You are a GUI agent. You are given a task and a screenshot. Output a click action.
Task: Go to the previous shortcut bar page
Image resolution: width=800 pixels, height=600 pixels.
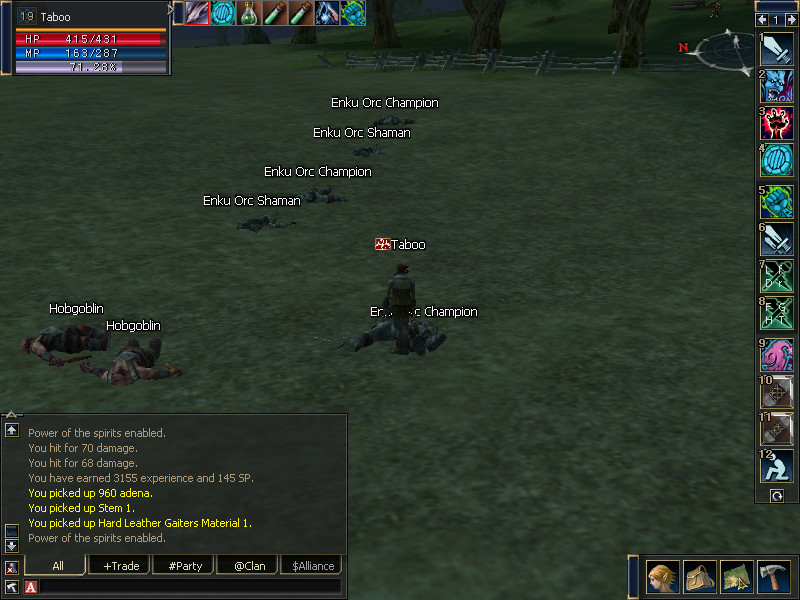(763, 20)
